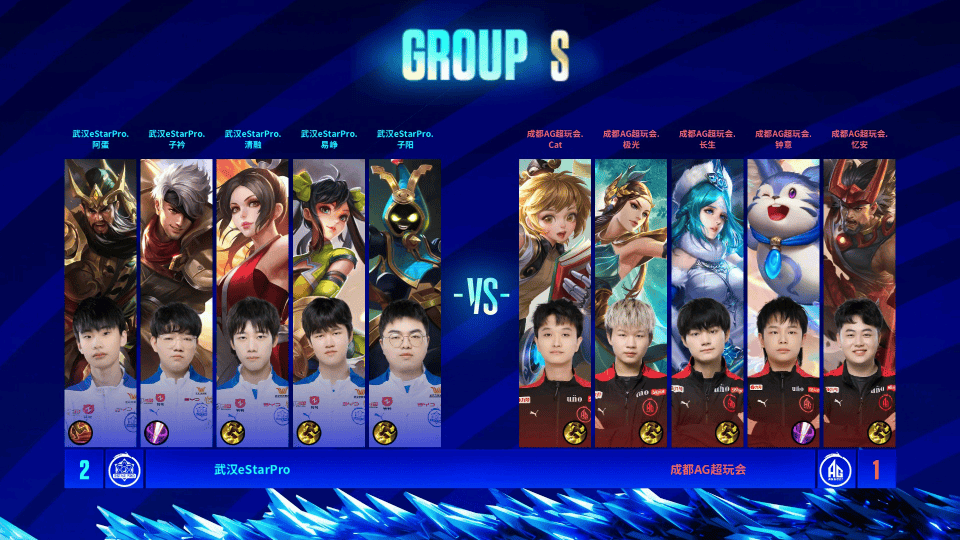Click the 成都AG超玩会 team logo
The image size is (960, 540).
[x=836, y=469]
